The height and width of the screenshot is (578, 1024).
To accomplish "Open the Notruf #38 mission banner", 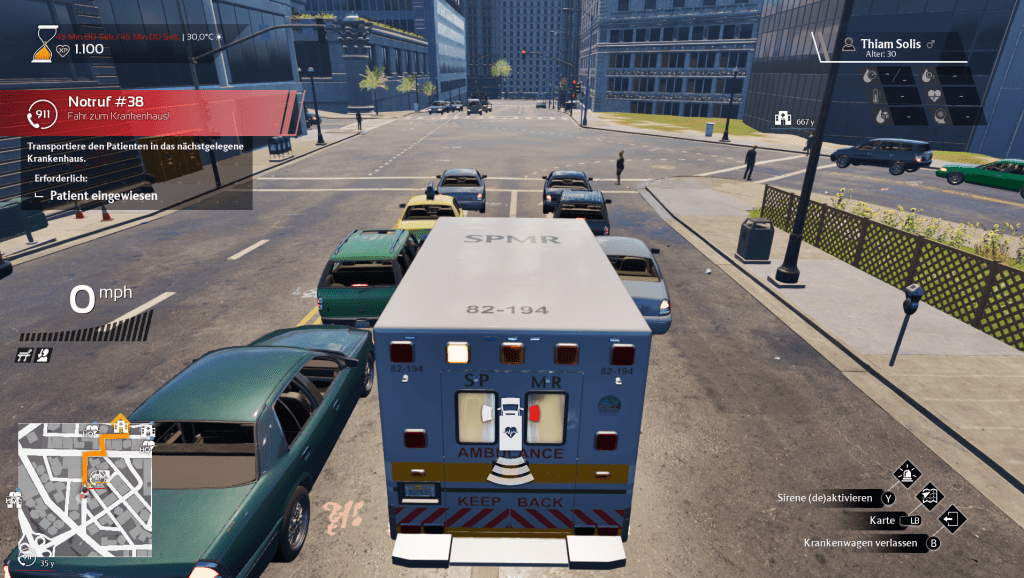I will 150,108.
